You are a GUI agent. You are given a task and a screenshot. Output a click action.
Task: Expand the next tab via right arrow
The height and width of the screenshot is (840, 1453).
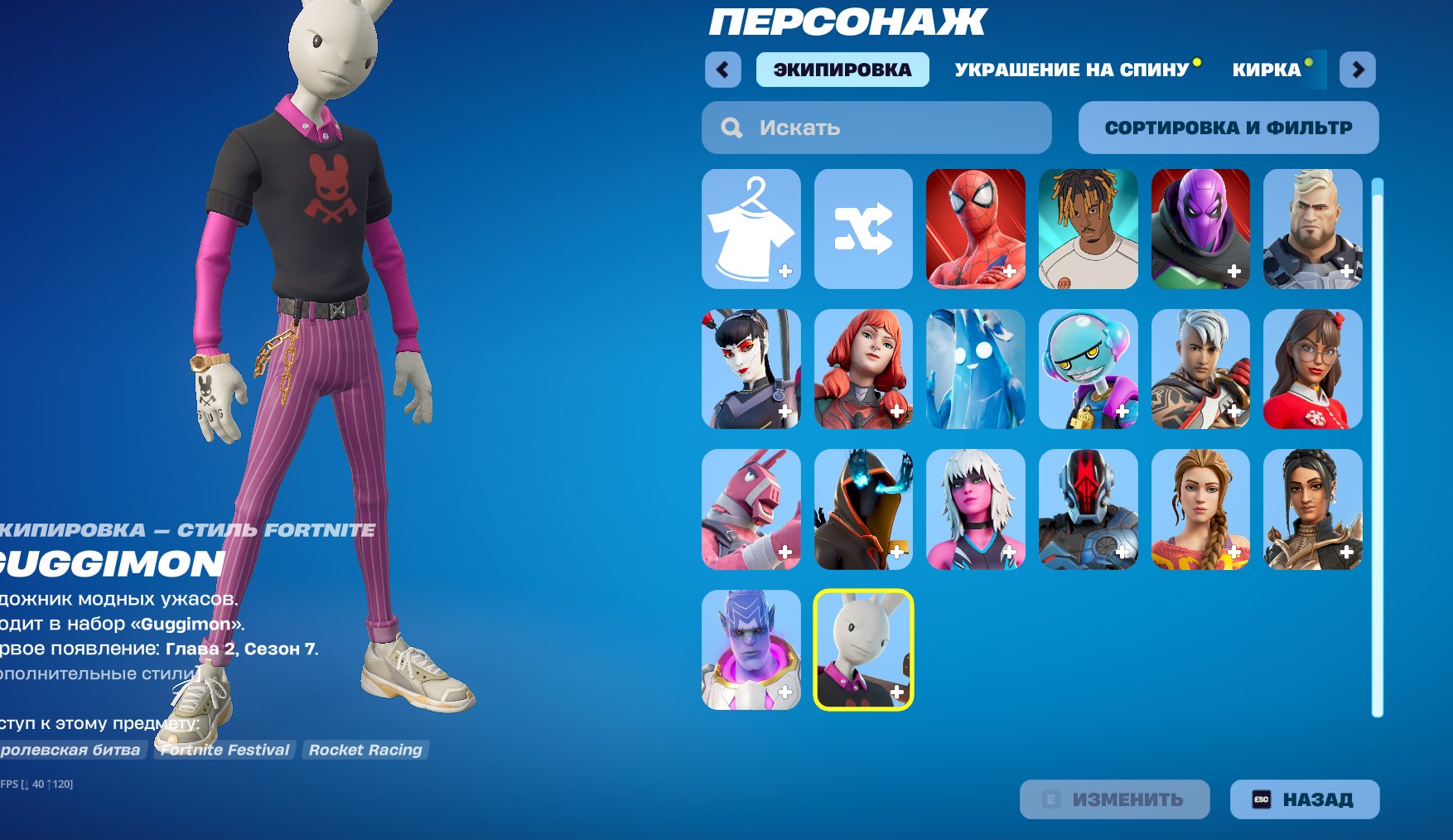tap(1356, 71)
